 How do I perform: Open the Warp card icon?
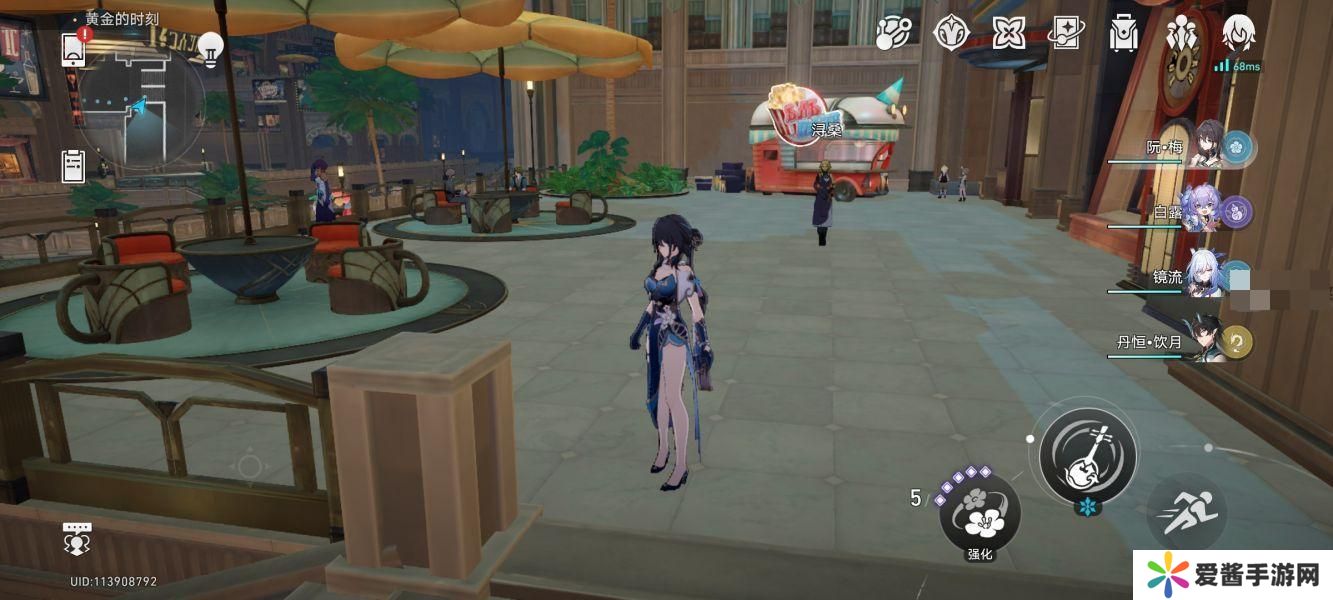pyautogui.click(x=1066, y=34)
